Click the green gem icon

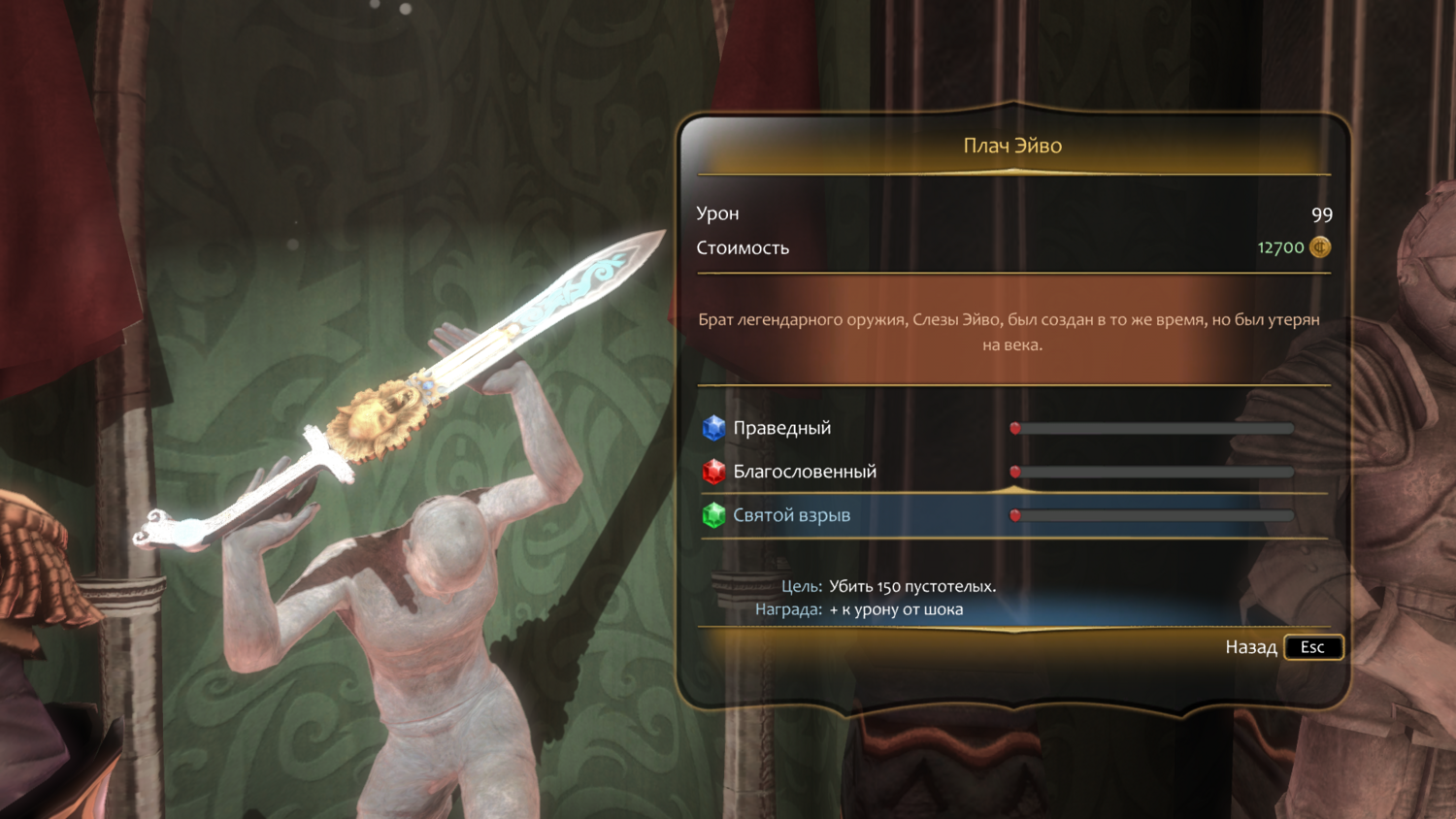713,515
